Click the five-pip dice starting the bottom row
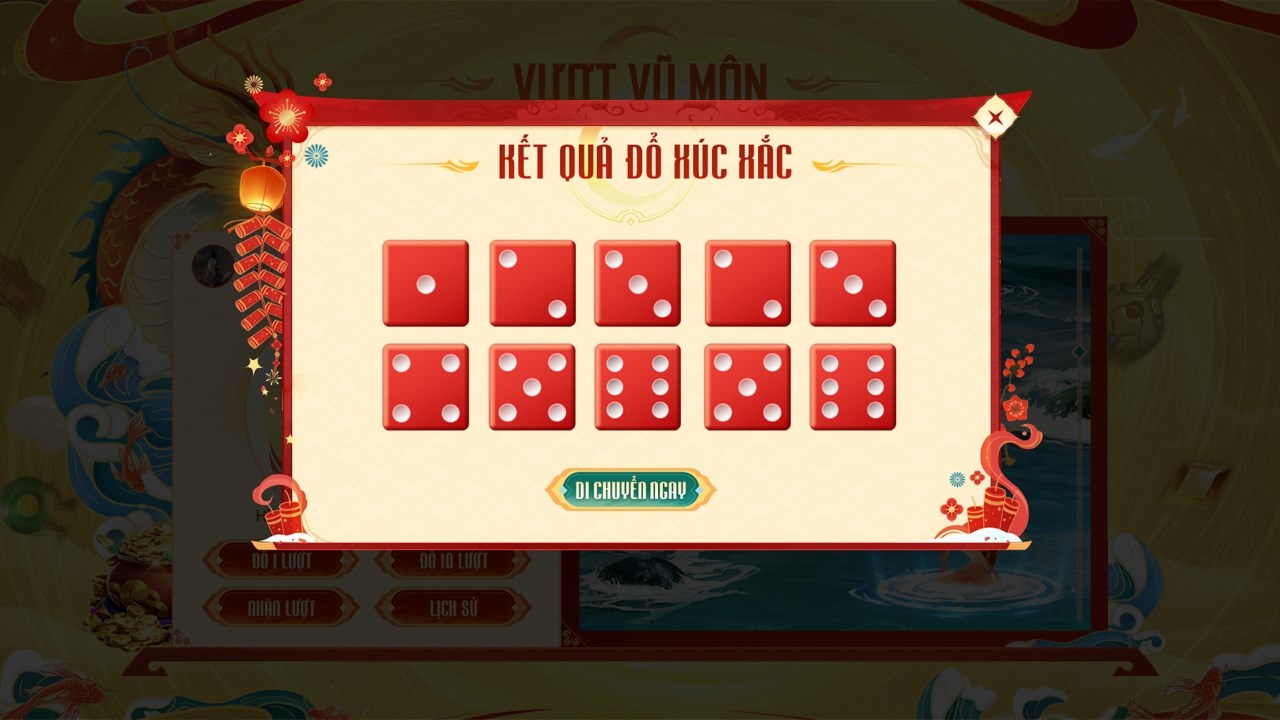1280x720 pixels. coord(532,388)
